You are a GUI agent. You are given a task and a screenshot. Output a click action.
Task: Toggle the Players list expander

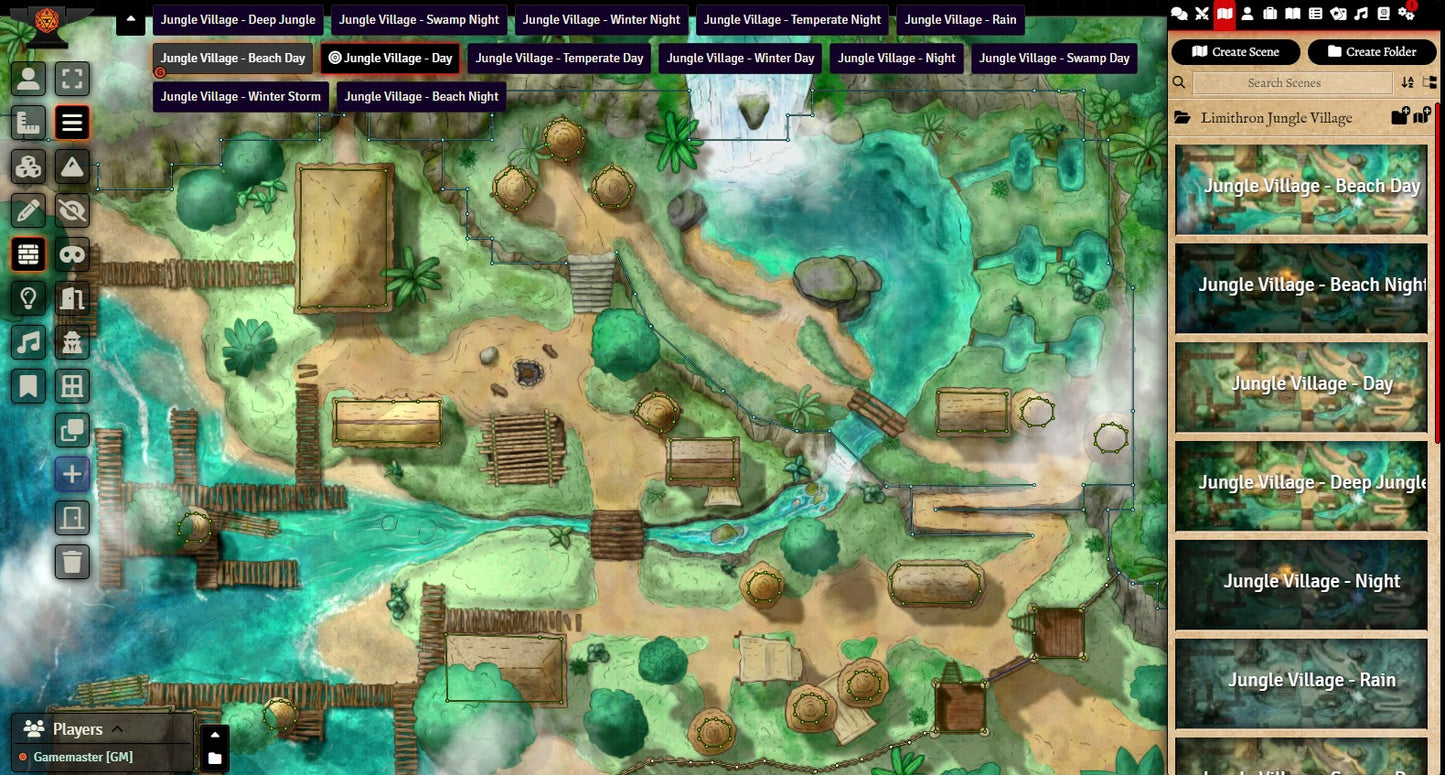(117, 729)
